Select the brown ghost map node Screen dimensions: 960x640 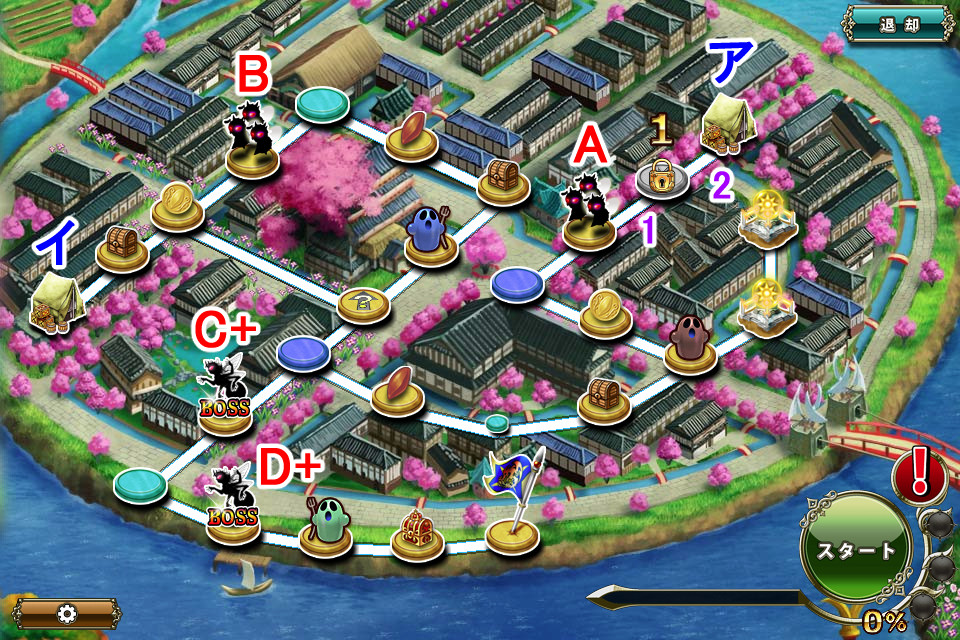690,343
